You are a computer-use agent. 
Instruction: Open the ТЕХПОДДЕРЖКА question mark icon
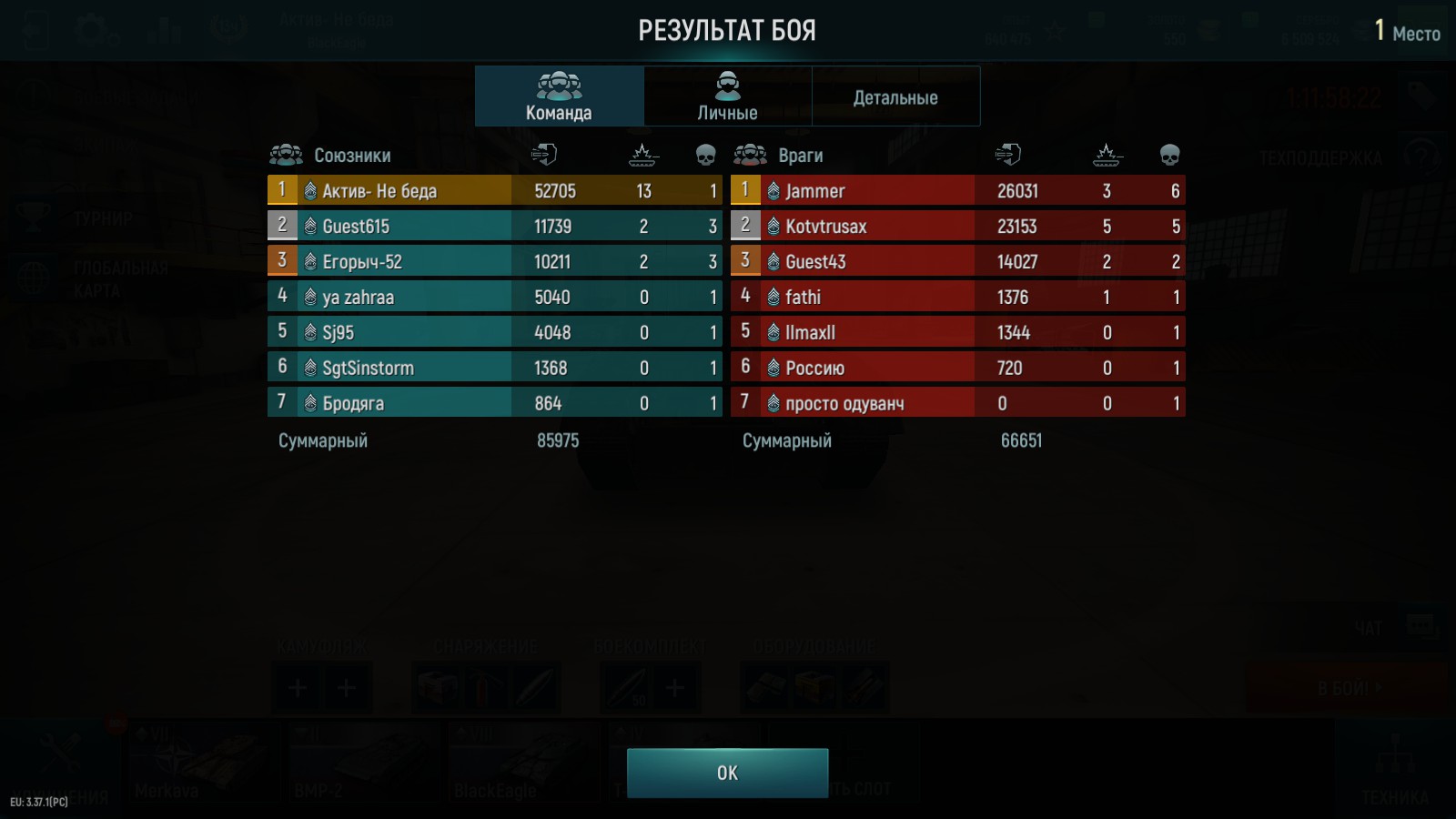pos(1423,157)
